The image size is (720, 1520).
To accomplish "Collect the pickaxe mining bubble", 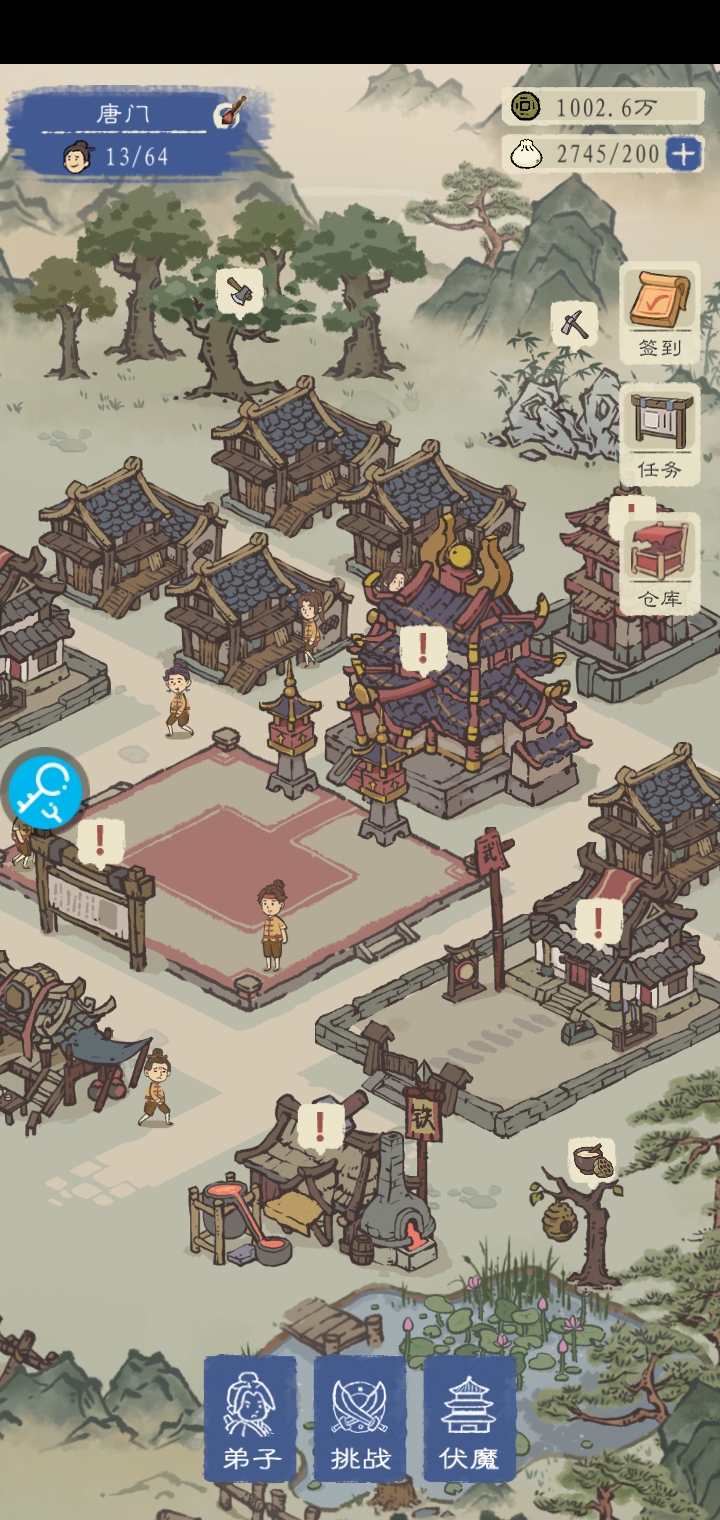I will click(574, 323).
